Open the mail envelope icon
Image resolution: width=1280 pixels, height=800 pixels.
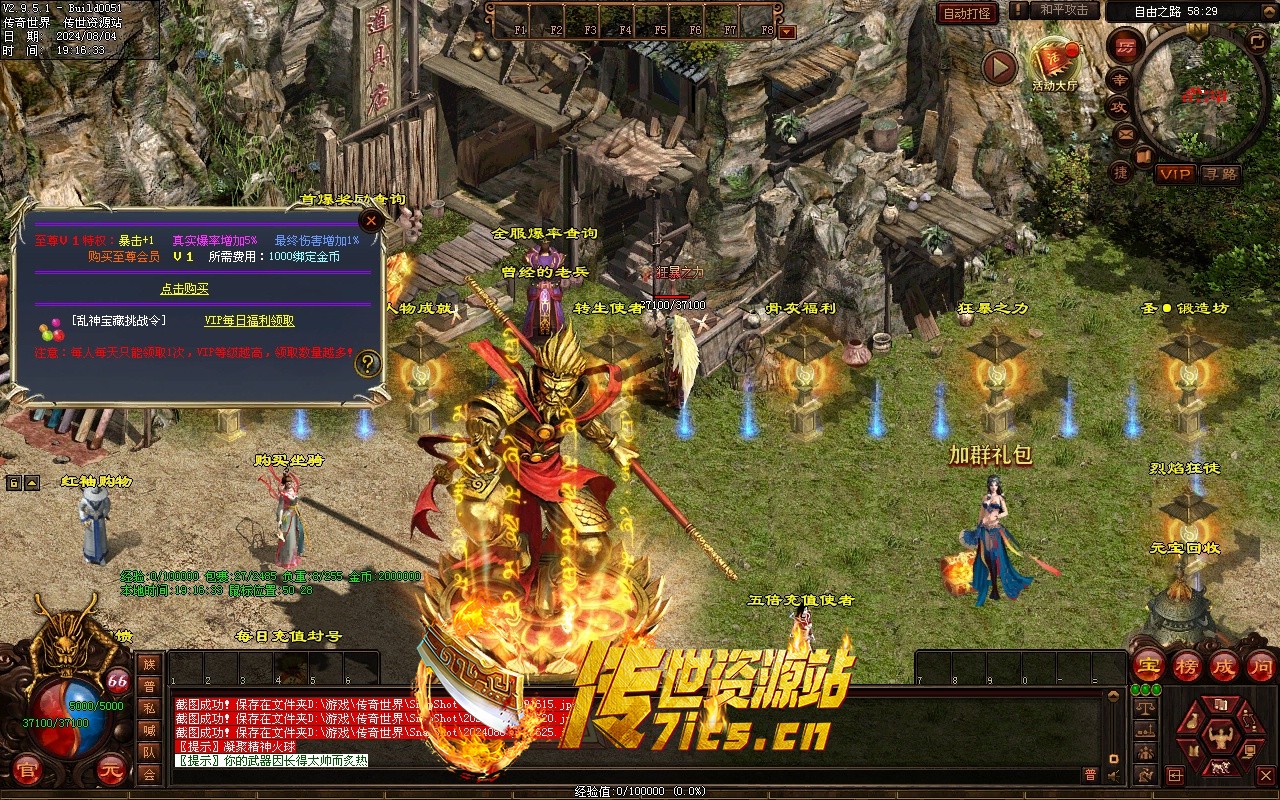[x=1126, y=133]
